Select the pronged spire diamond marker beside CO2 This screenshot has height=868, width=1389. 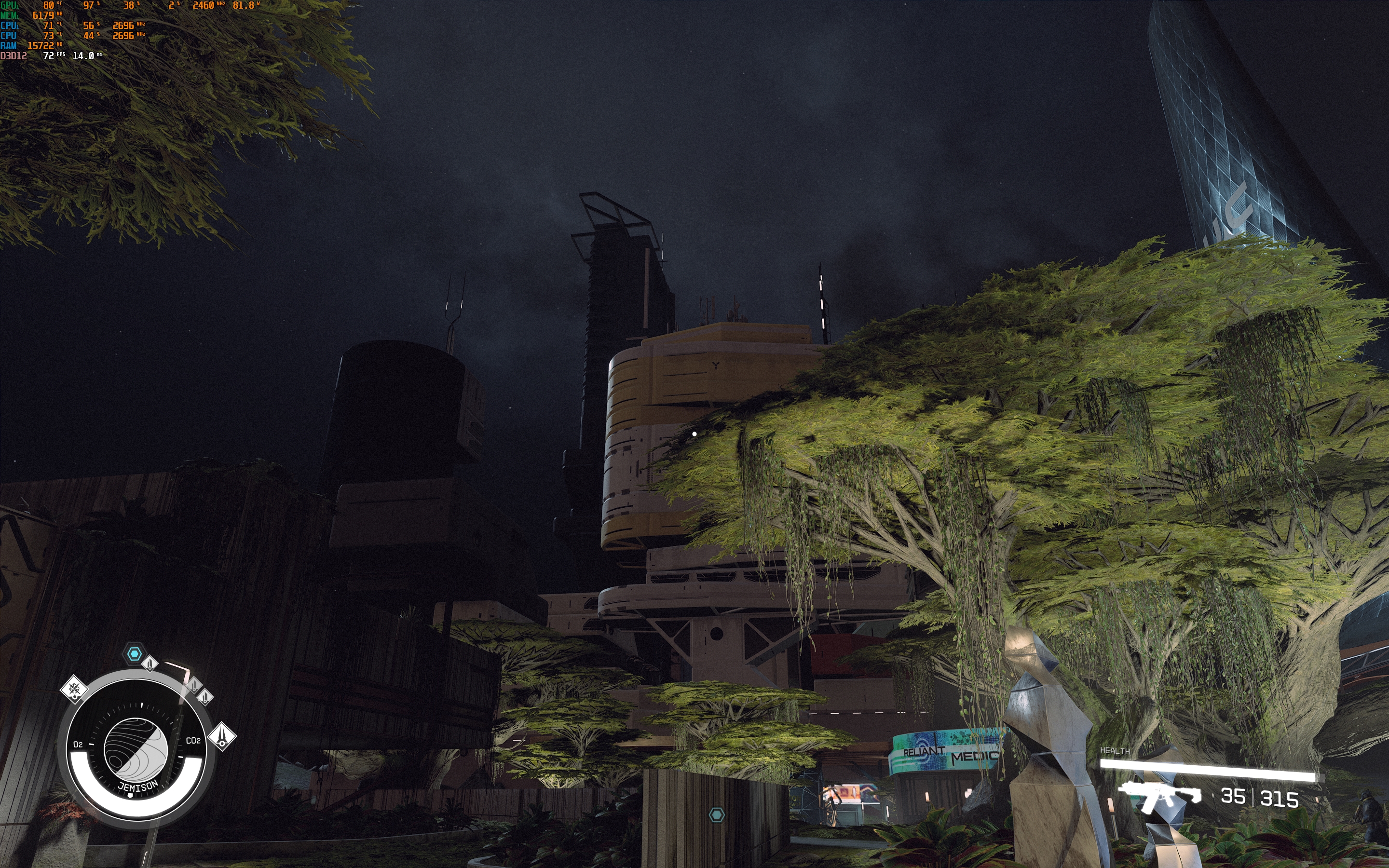(222, 736)
